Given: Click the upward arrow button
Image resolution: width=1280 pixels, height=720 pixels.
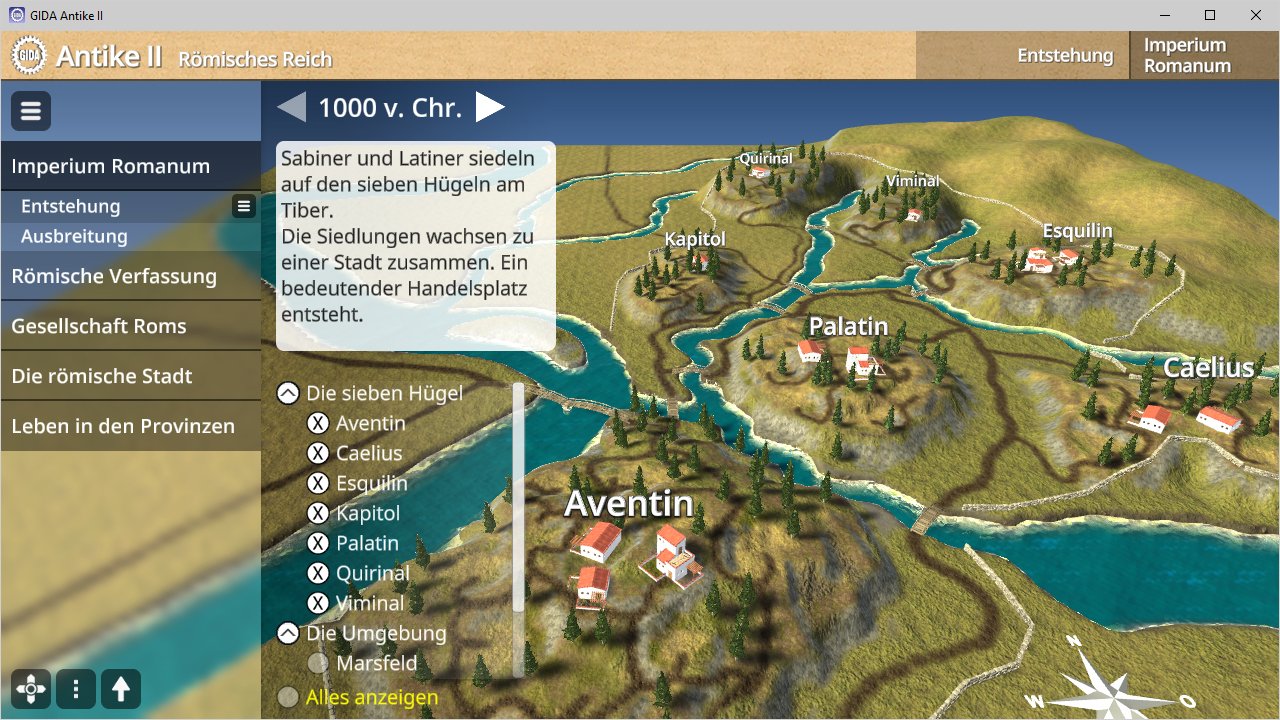Looking at the screenshot, I should click(121, 689).
